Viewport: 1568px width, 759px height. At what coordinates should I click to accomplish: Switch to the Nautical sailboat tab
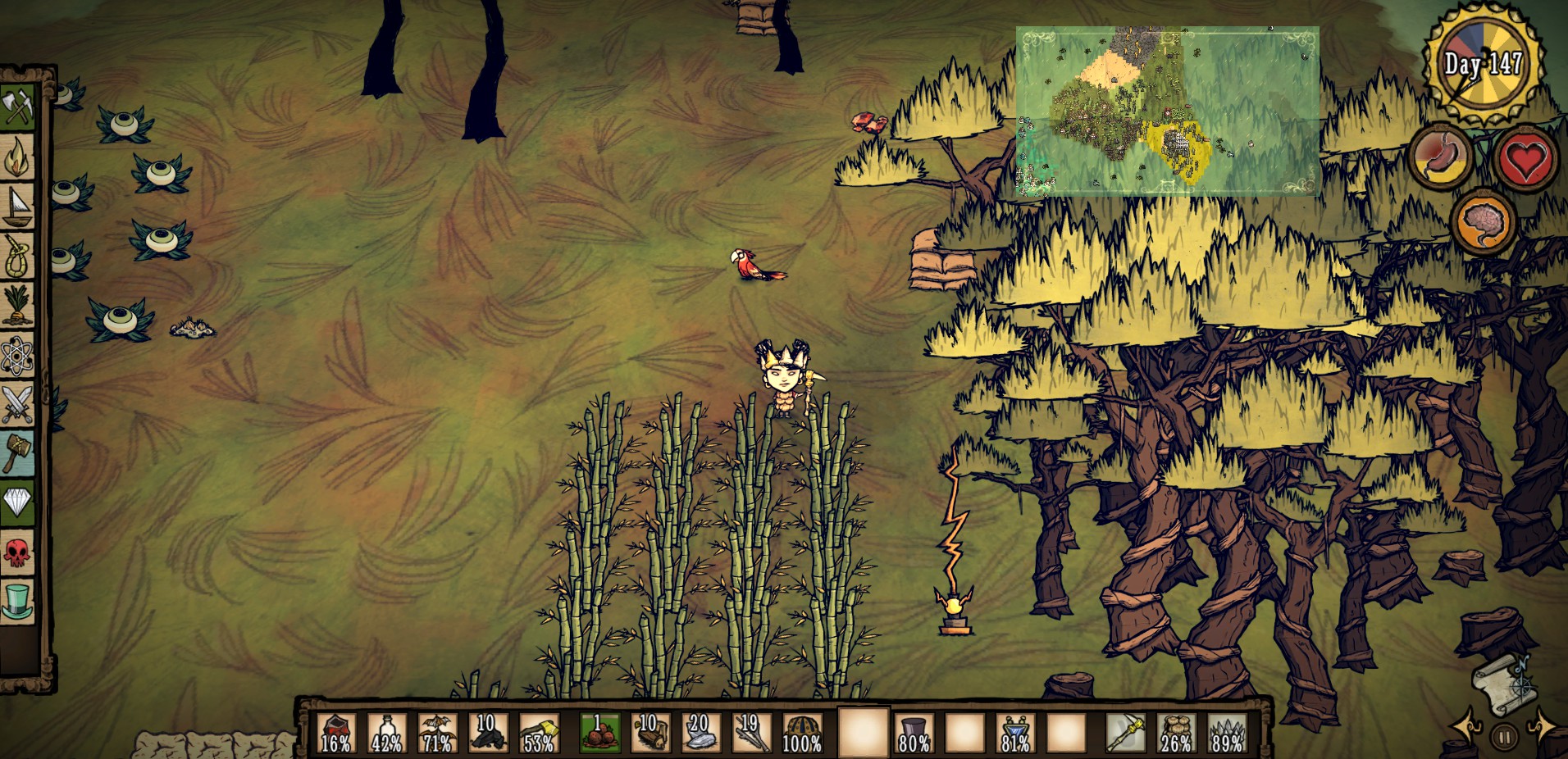18,207
